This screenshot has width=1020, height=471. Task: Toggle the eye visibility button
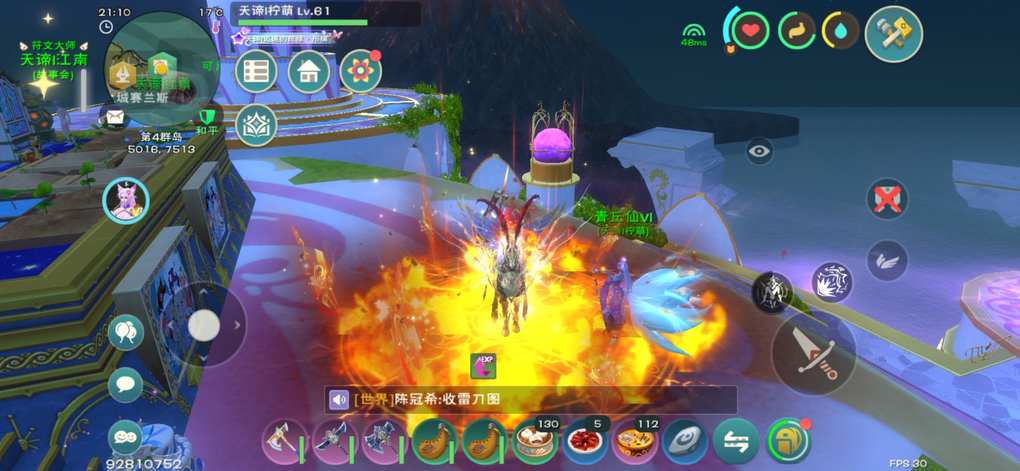pyautogui.click(x=759, y=151)
